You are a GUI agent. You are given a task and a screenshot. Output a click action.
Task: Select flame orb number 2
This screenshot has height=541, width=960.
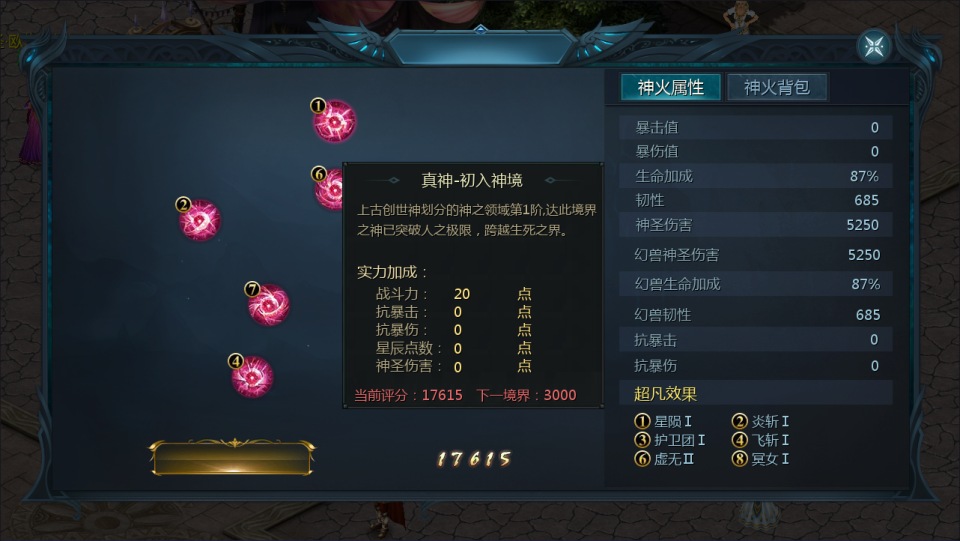pos(200,219)
